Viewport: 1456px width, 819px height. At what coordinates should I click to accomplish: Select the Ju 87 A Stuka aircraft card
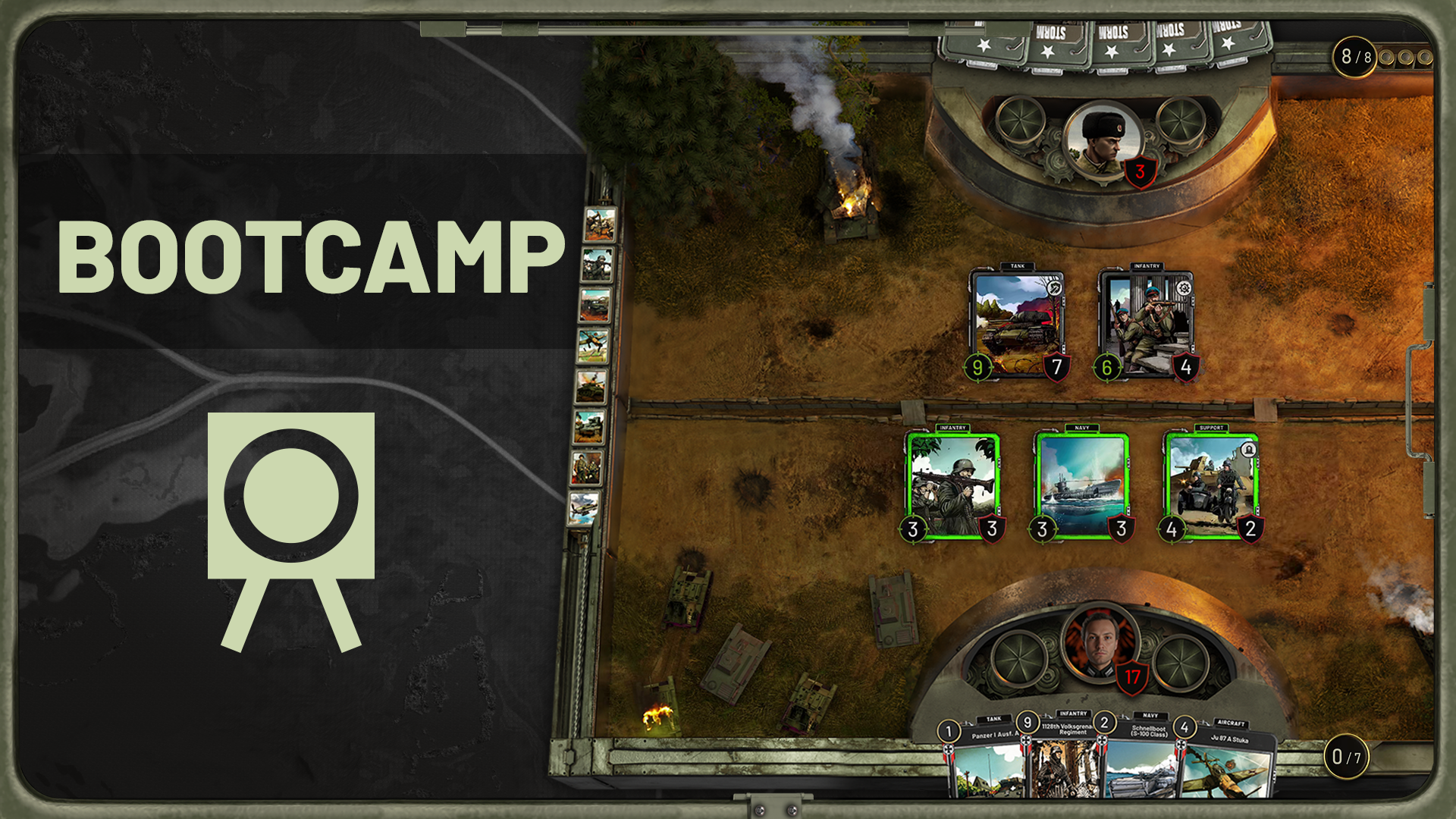pyautogui.click(x=1225, y=766)
